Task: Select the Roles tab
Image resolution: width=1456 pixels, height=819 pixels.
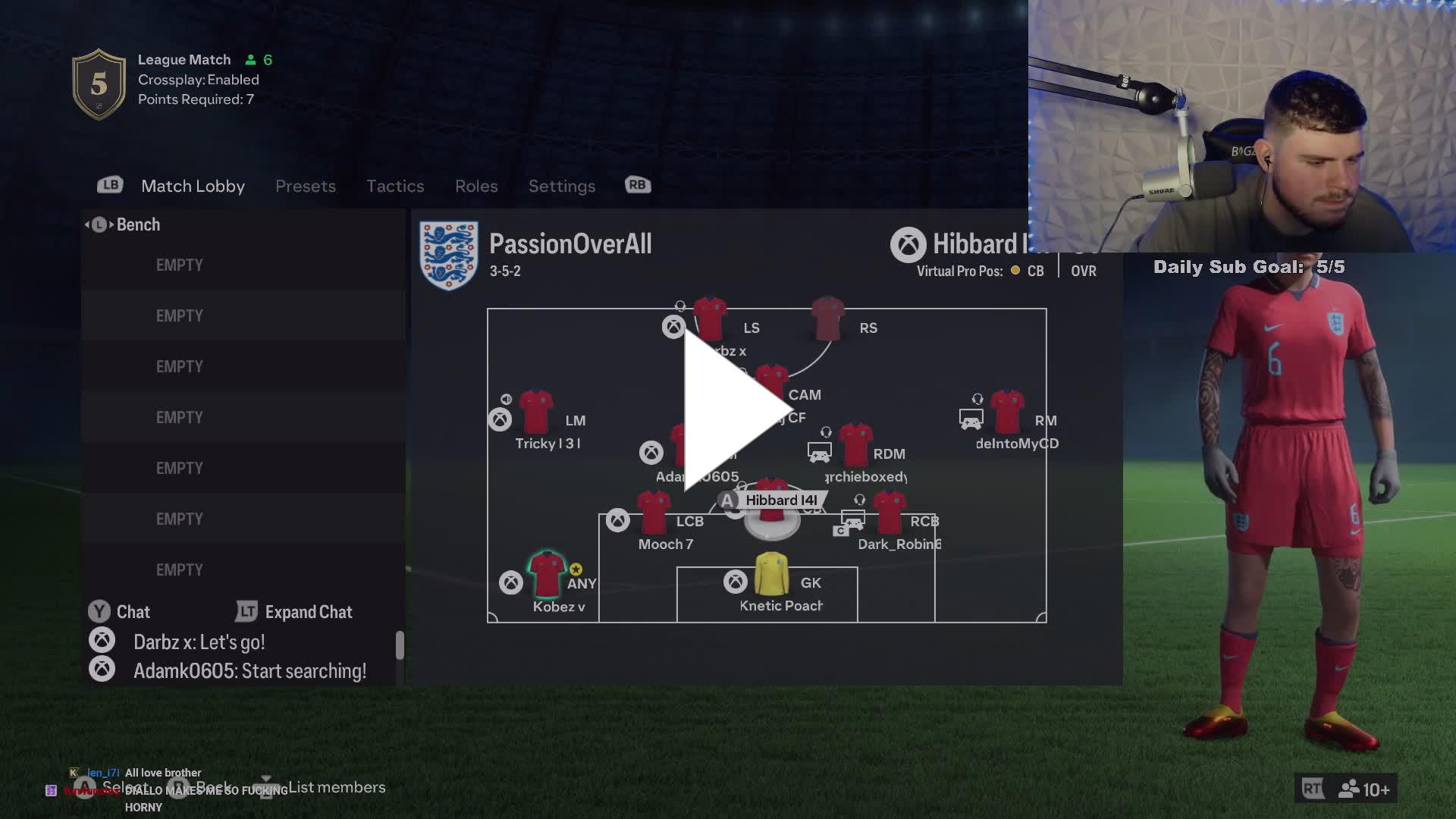Action: pos(476,186)
